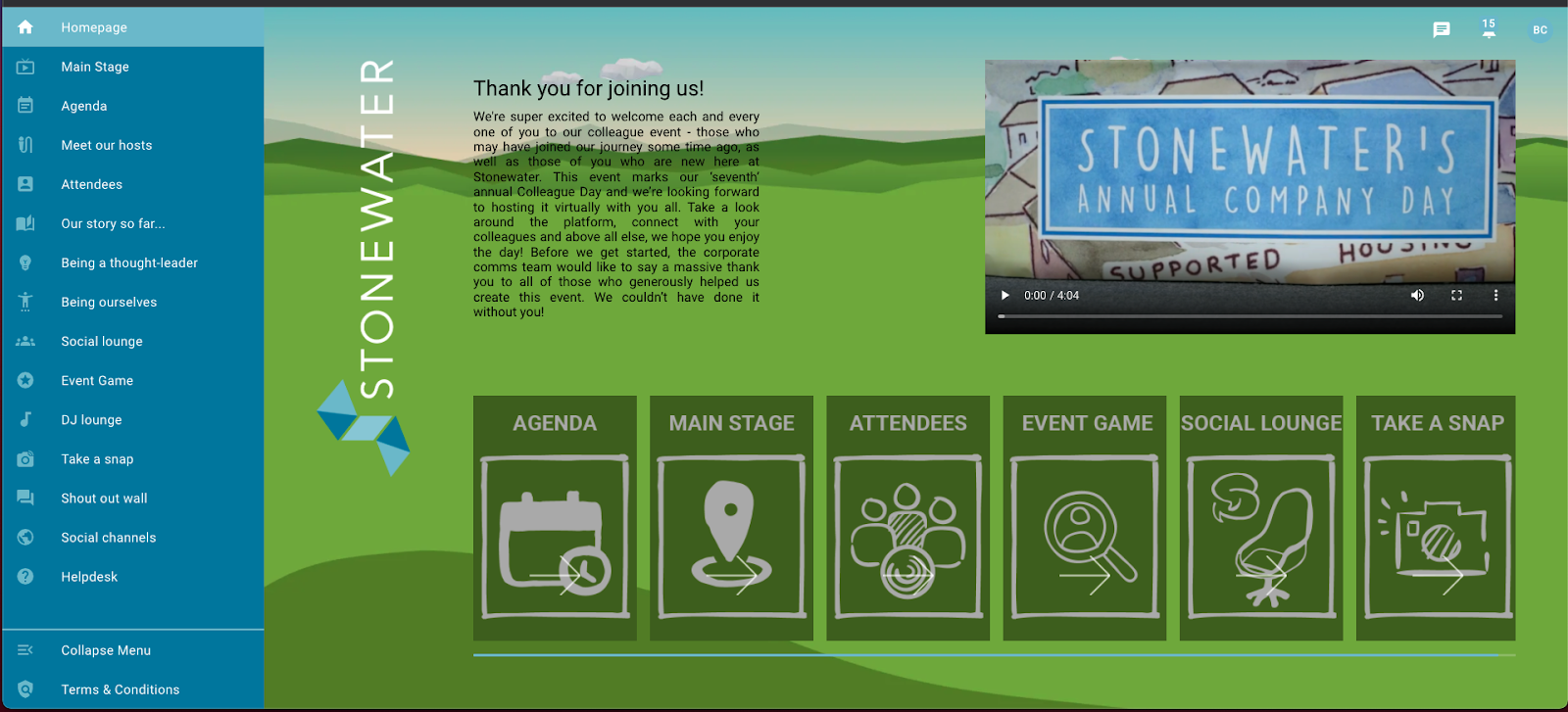
Task: Open notifications bell showing 15 alerts
Action: click(x=1488, y=30)
